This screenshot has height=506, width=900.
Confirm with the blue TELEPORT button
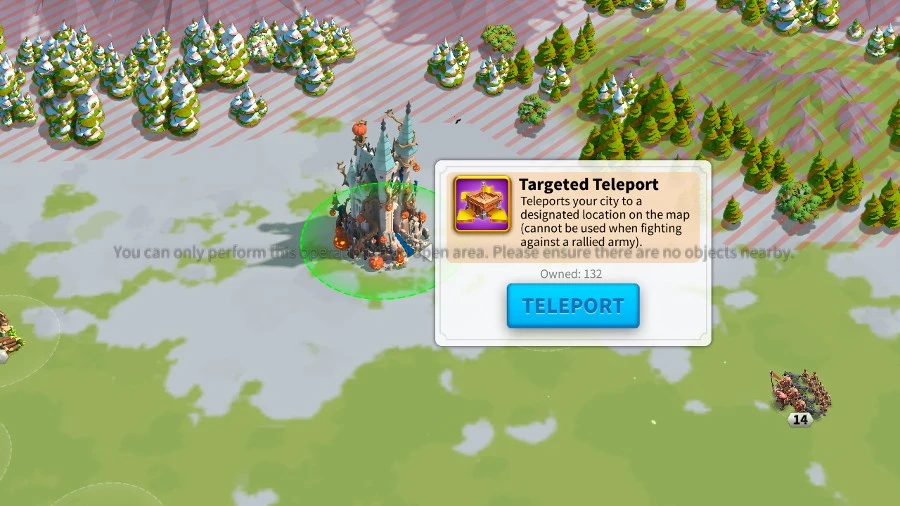pos(572,306)
